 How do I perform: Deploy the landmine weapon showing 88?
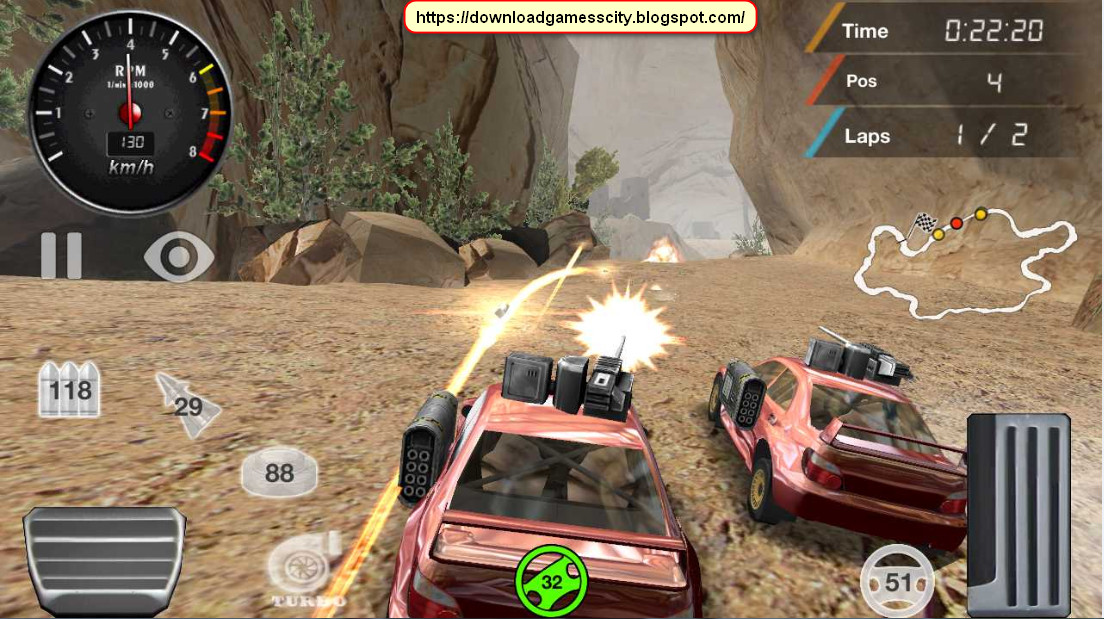tap(279, 472)
